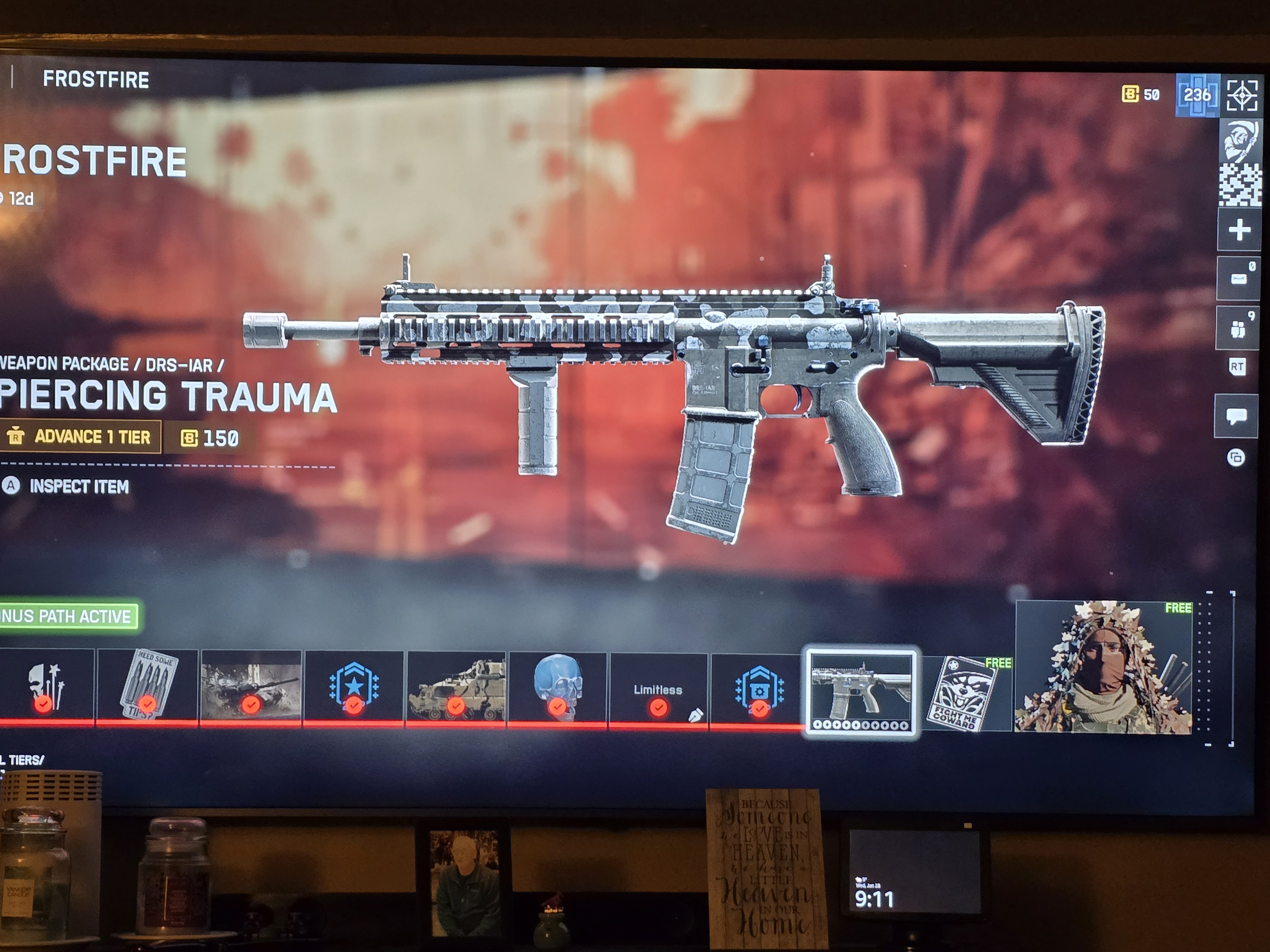
Task: Open the level 236 rank badge
Action: (1197, 95)
